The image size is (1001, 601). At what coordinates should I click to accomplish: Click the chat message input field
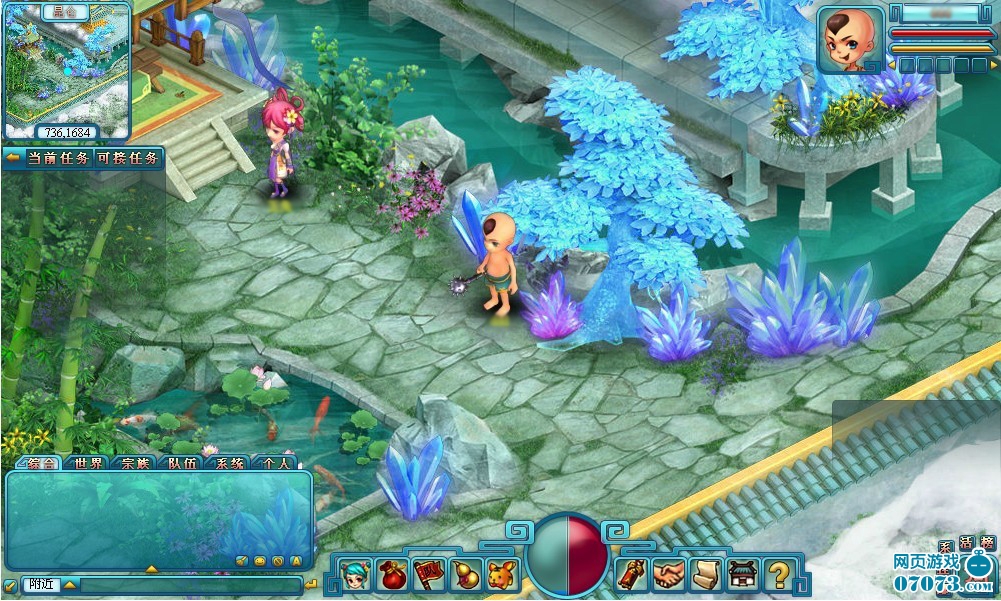190,584
